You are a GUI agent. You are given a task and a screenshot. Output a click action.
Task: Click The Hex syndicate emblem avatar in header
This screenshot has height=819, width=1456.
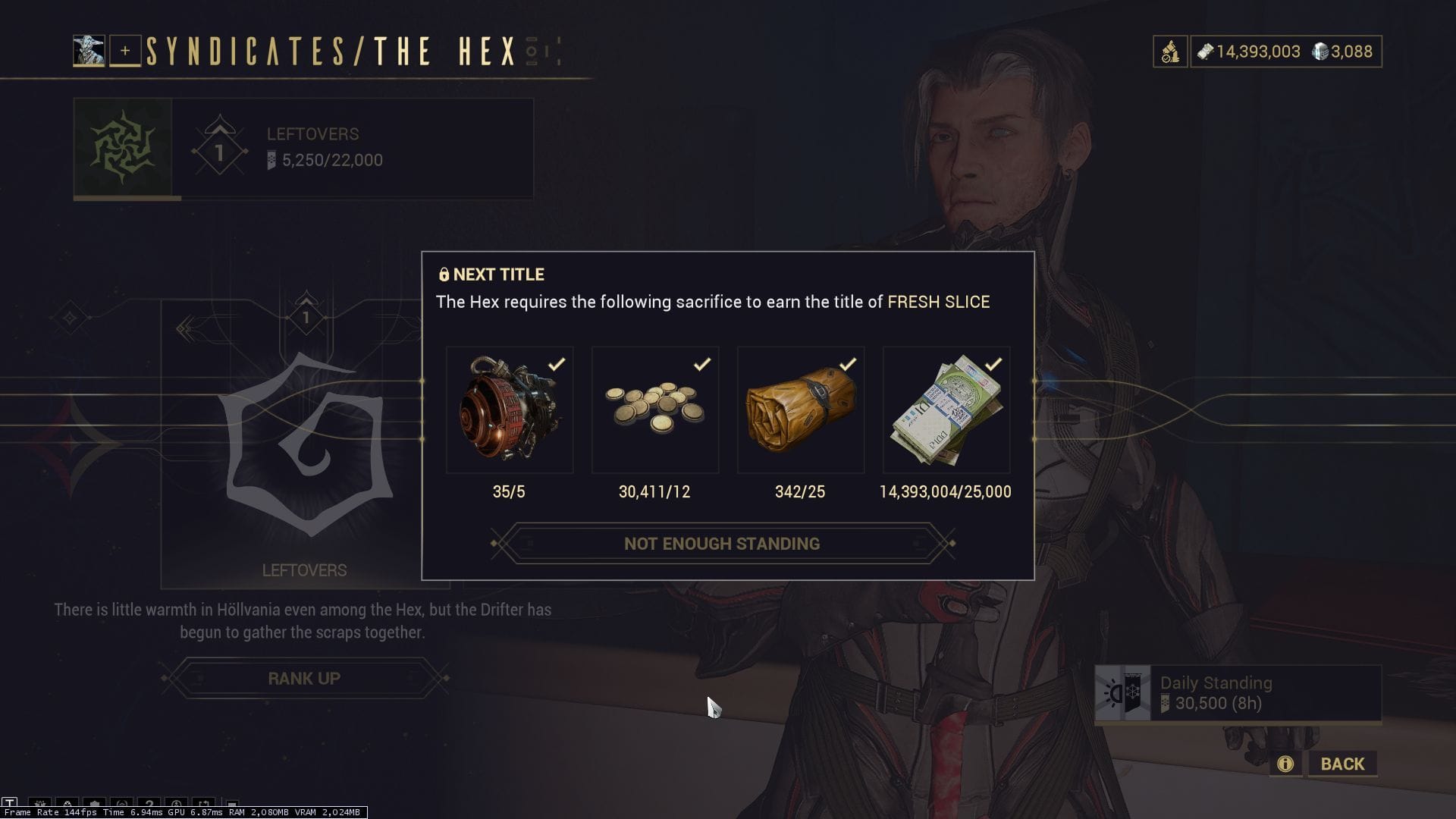tap(89, 49)
